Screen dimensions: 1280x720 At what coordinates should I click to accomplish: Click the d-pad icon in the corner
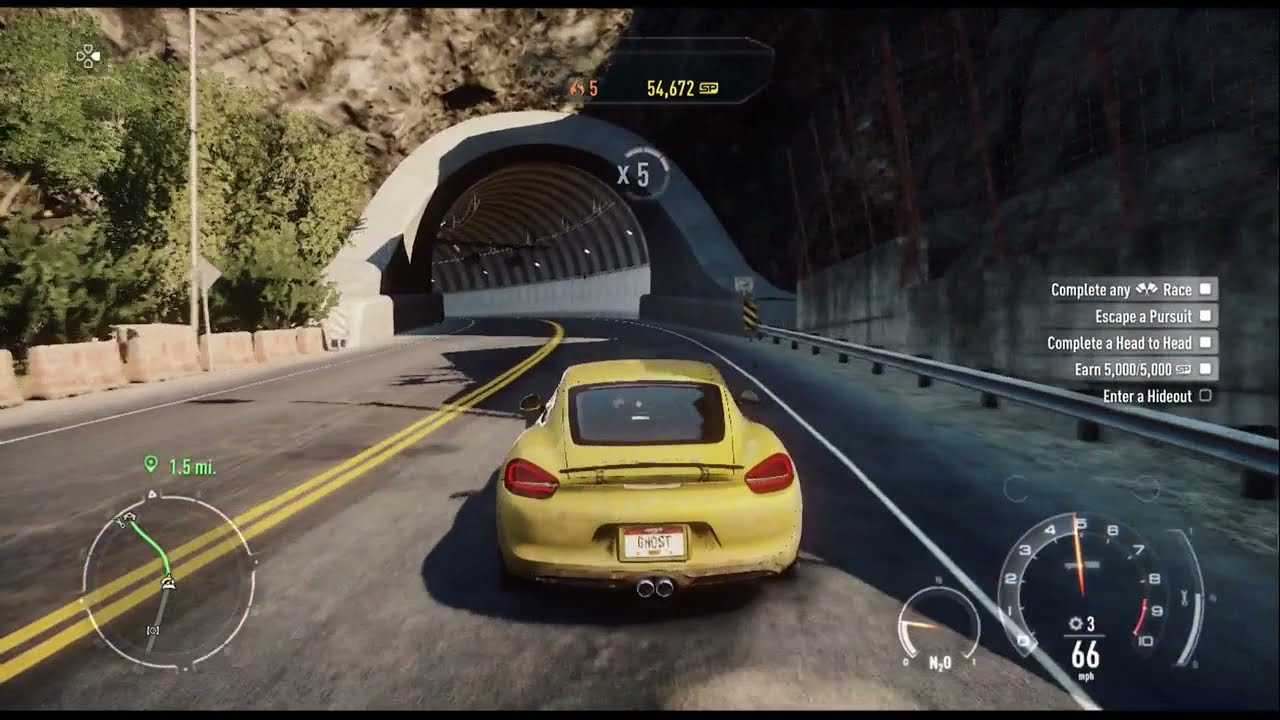tap(89, 57)
